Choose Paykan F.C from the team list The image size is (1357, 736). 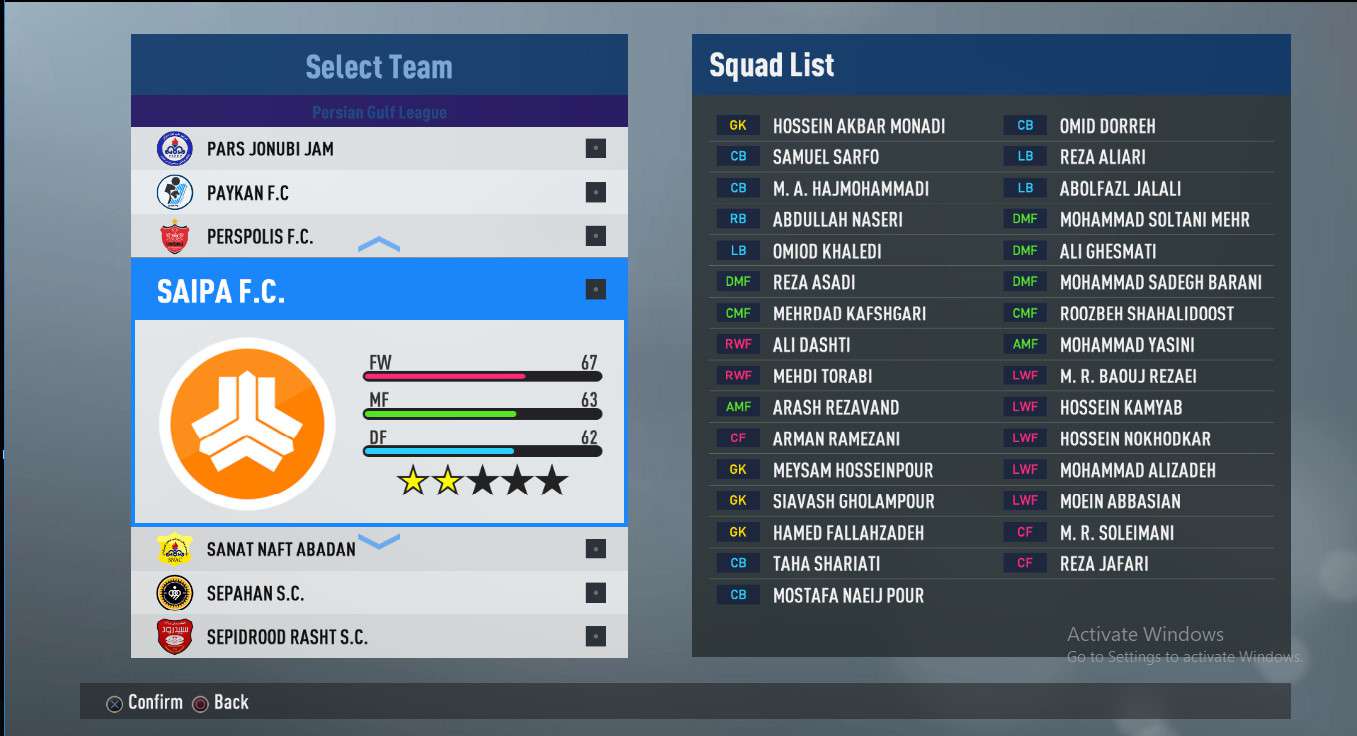click(248, 193)
